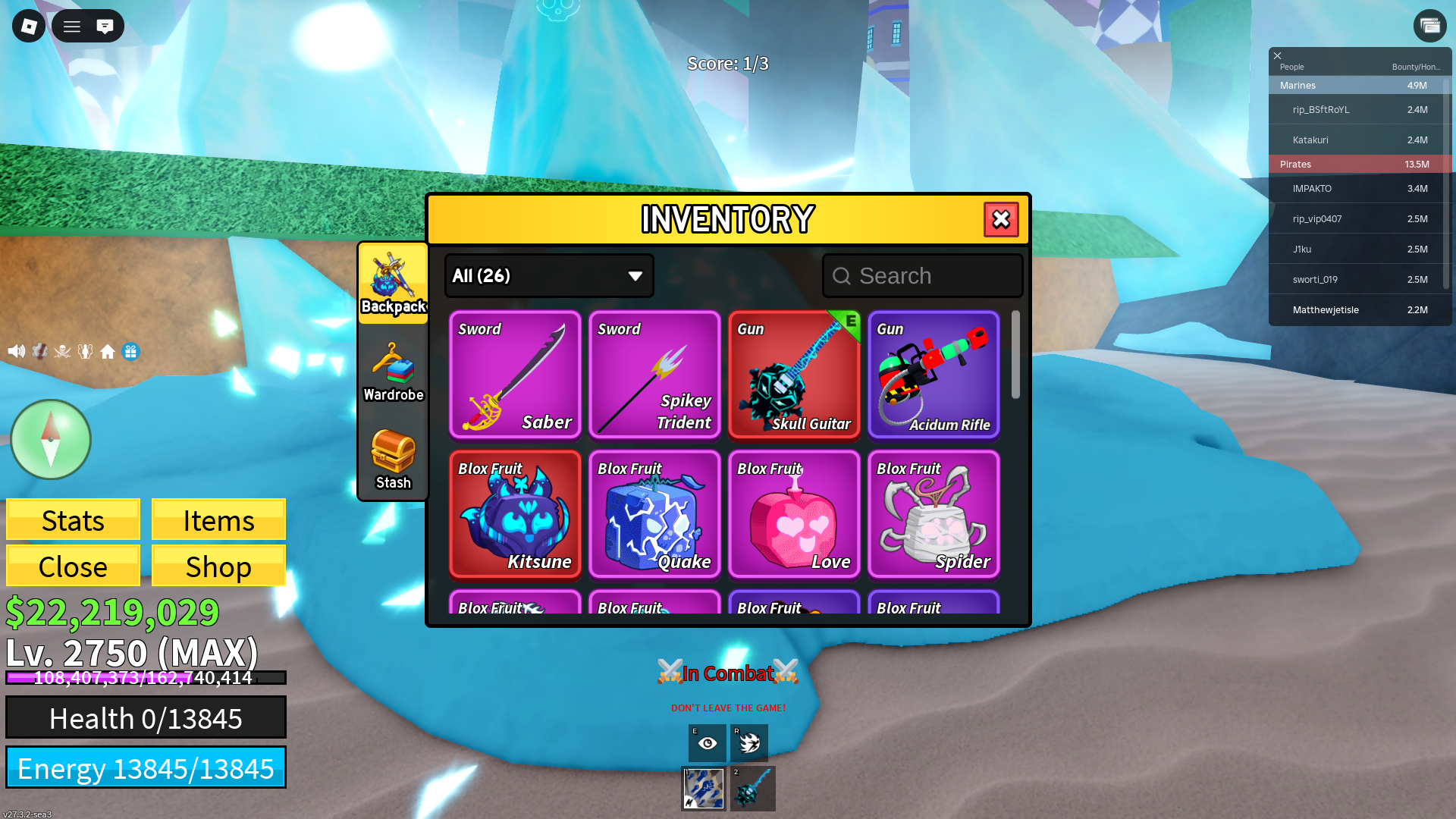1456x819 pixels.
Task: Click the yellow Close menu button
Action: tap(73, 566)
